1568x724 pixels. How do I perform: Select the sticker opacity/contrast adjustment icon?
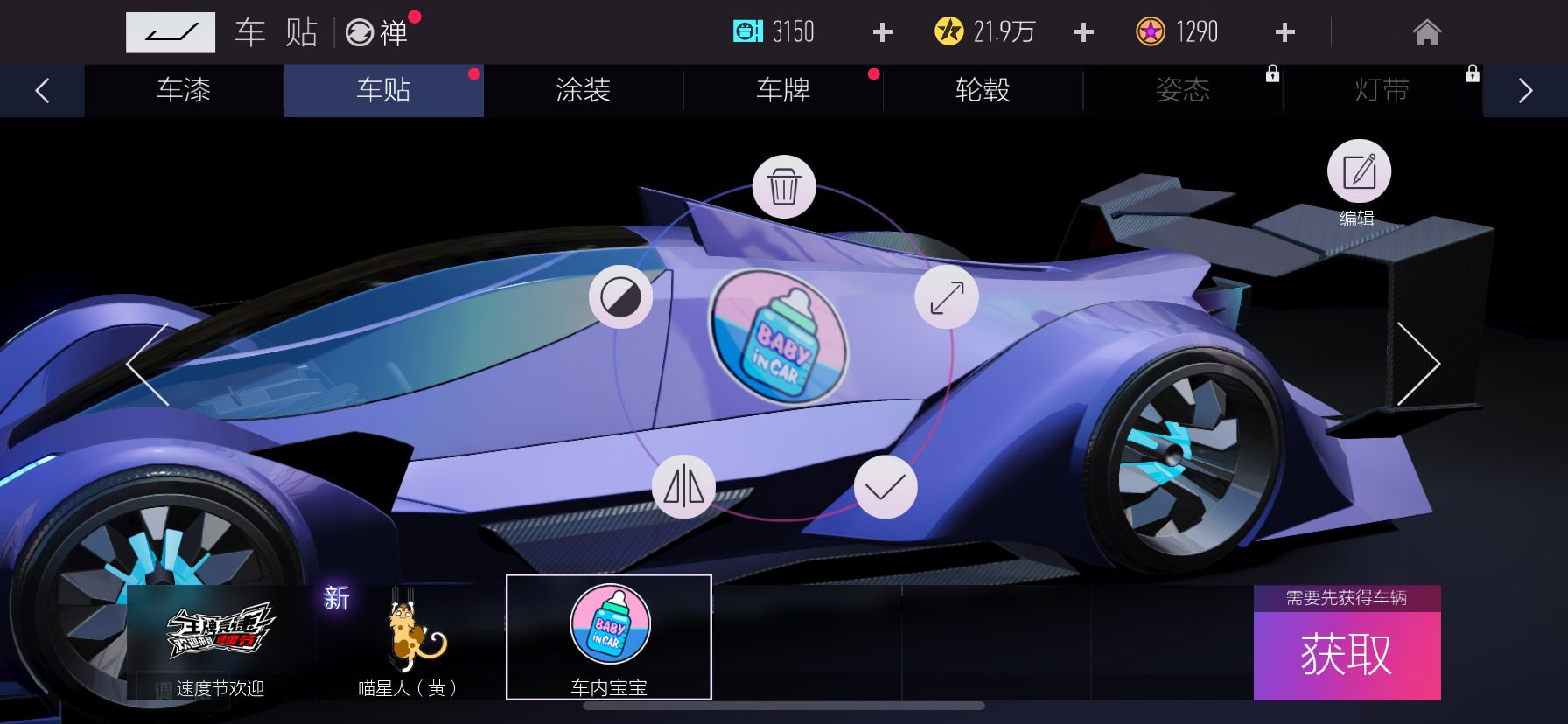tap(623, 297)
